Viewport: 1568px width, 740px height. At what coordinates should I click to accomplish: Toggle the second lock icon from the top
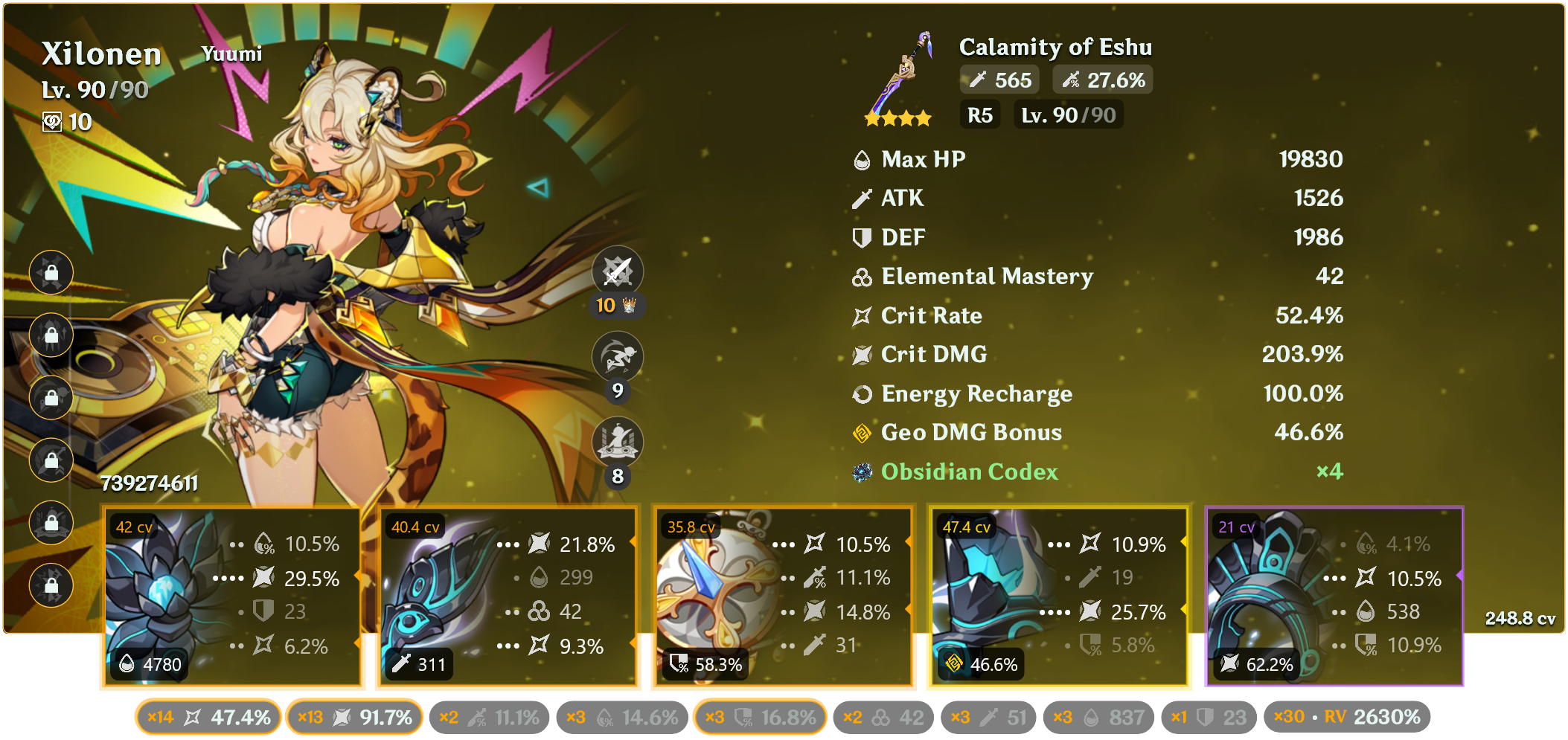[51, 335]
